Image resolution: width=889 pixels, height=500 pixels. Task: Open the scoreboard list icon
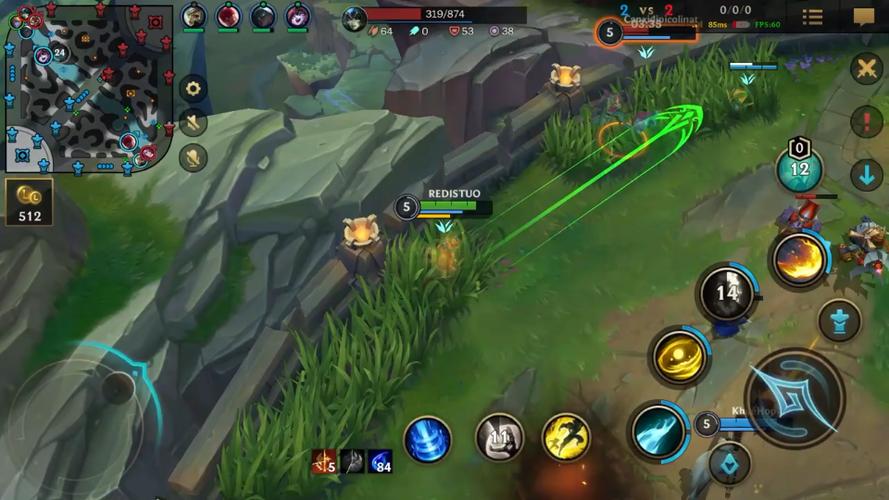813,17
